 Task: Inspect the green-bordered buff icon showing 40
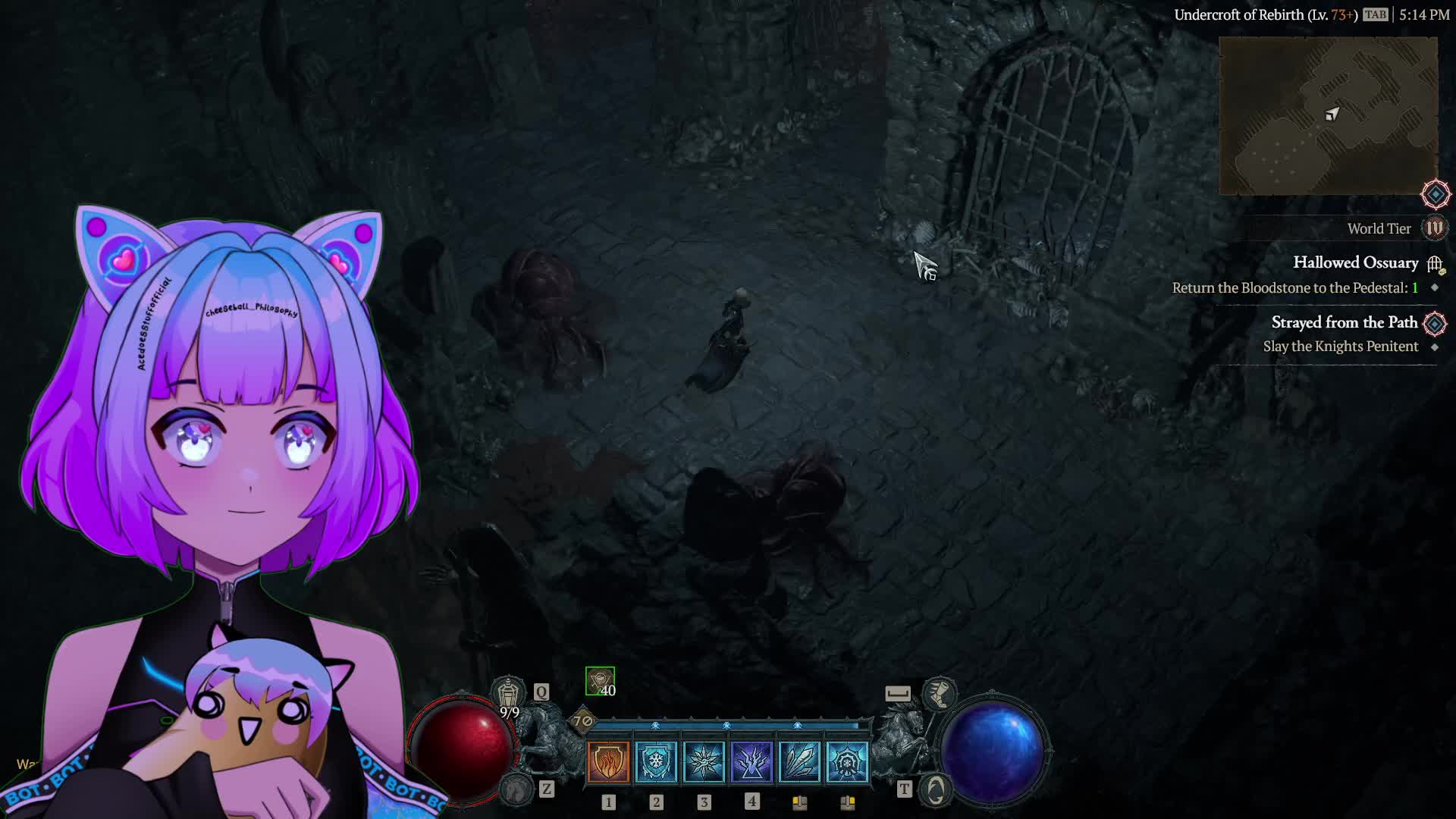[x=600, y=681]
